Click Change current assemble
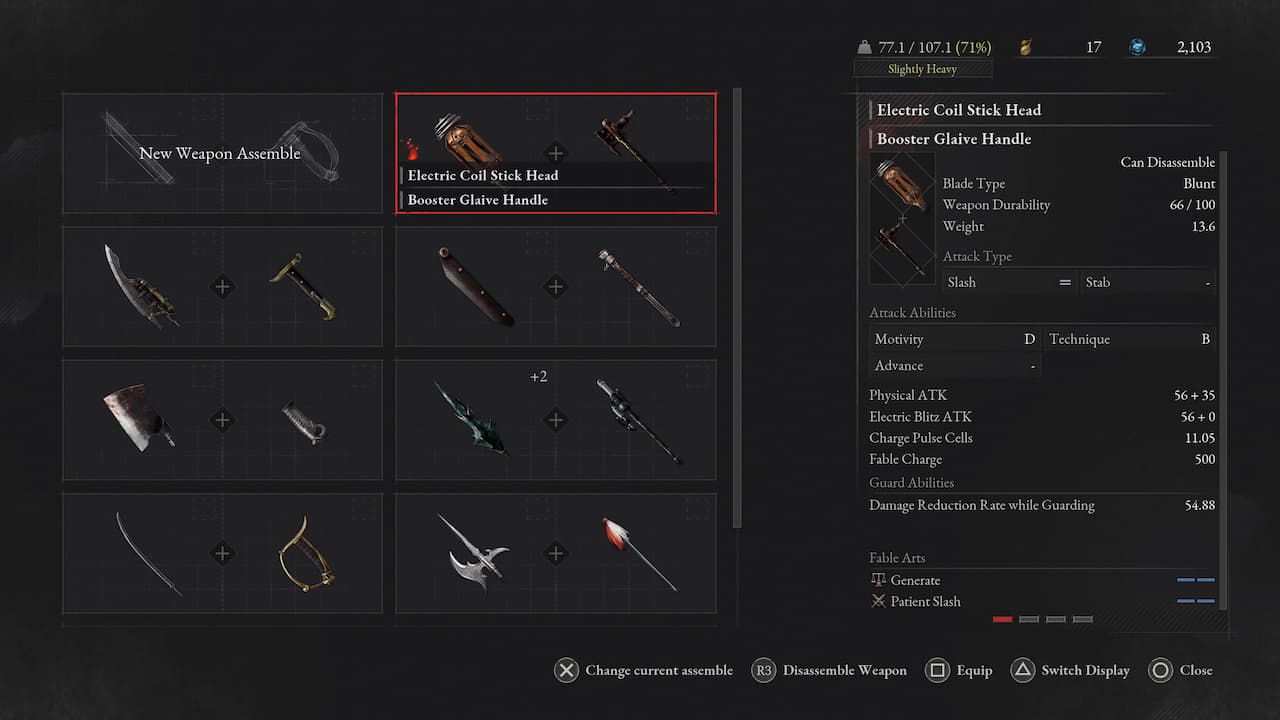The width and height of the screenshot is (1280, 720). (x=643, y=670)
